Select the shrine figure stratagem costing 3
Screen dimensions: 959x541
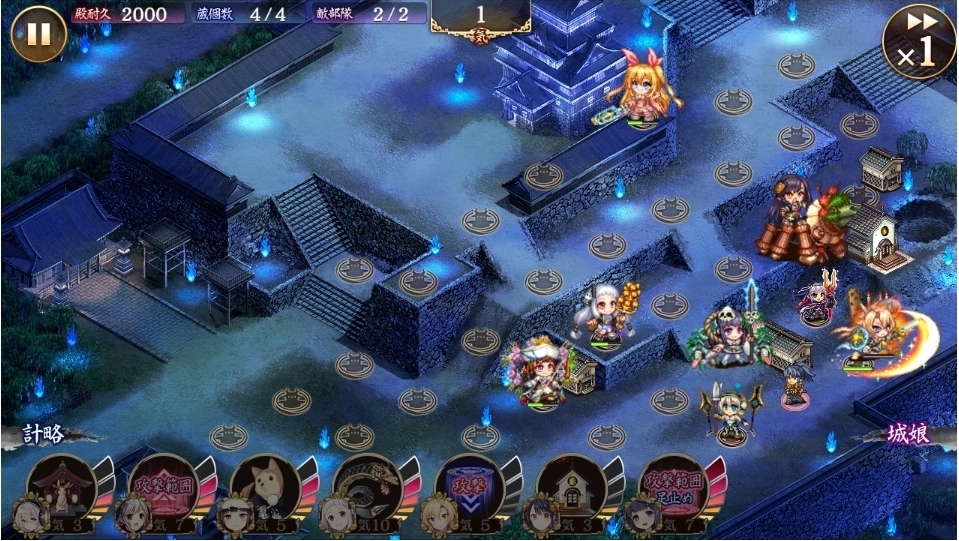click(x=62, y=489)
